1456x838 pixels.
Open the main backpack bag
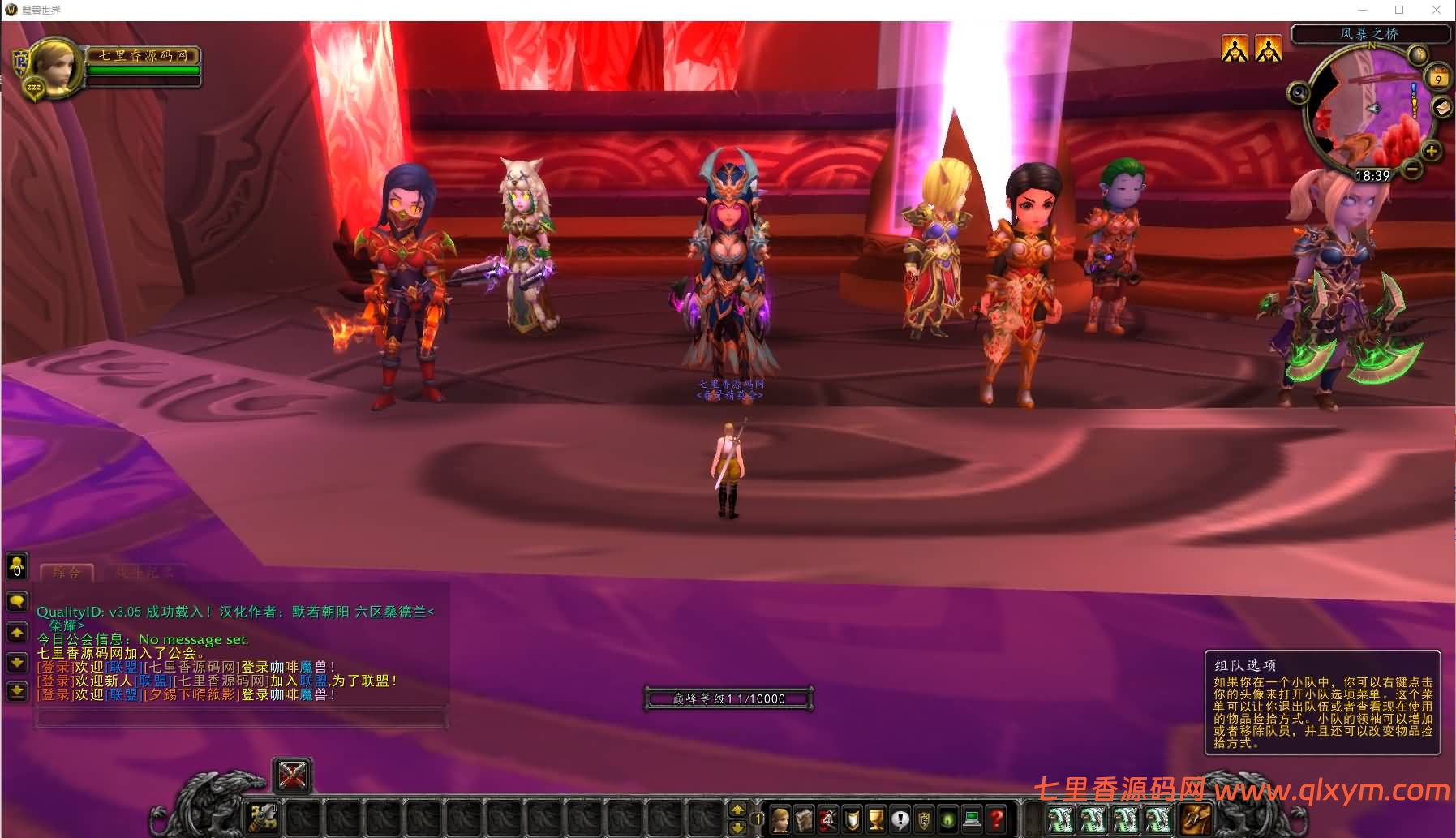(x=1196, y=818)
